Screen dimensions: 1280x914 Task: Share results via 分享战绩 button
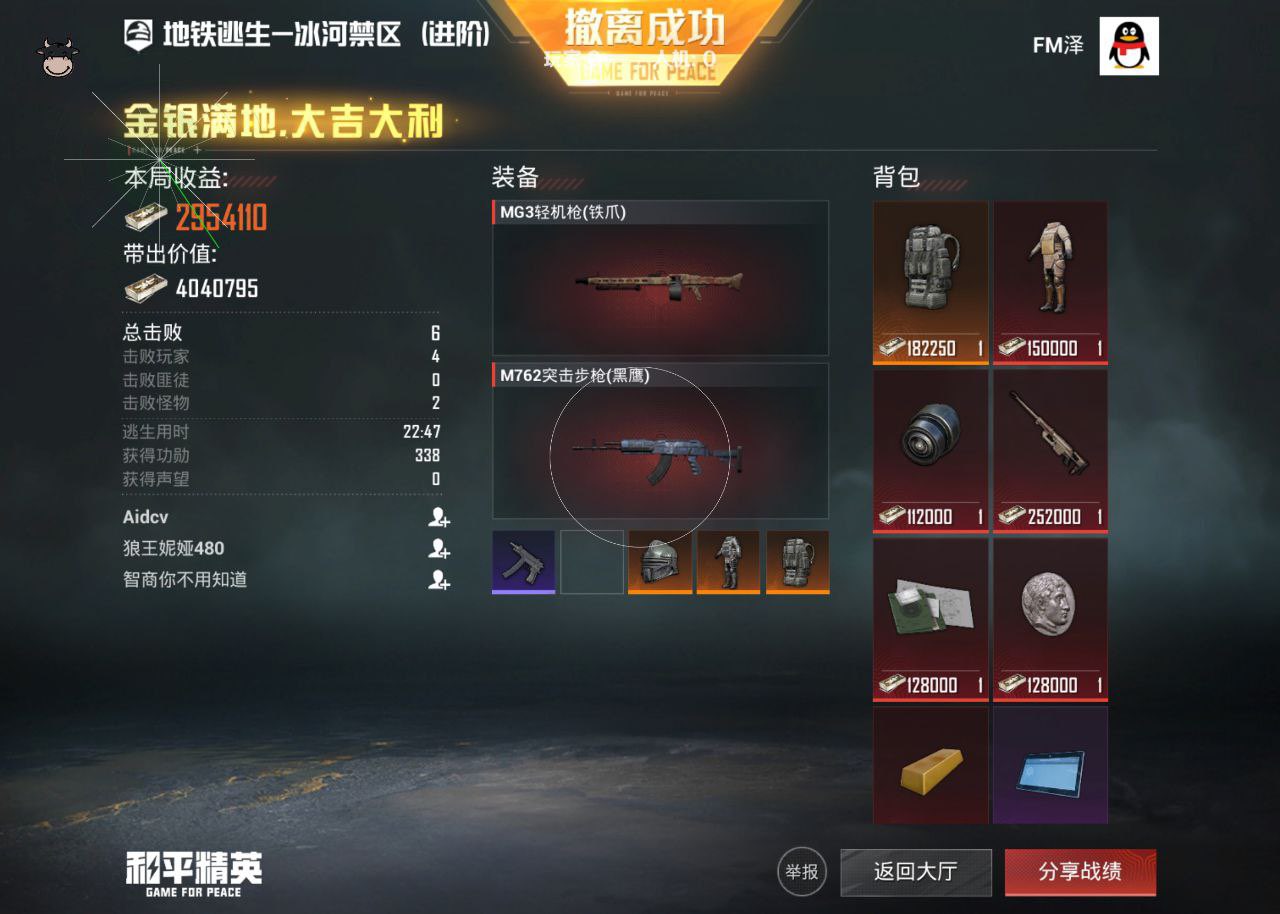pyautogui.click(x=1080, y=872)
